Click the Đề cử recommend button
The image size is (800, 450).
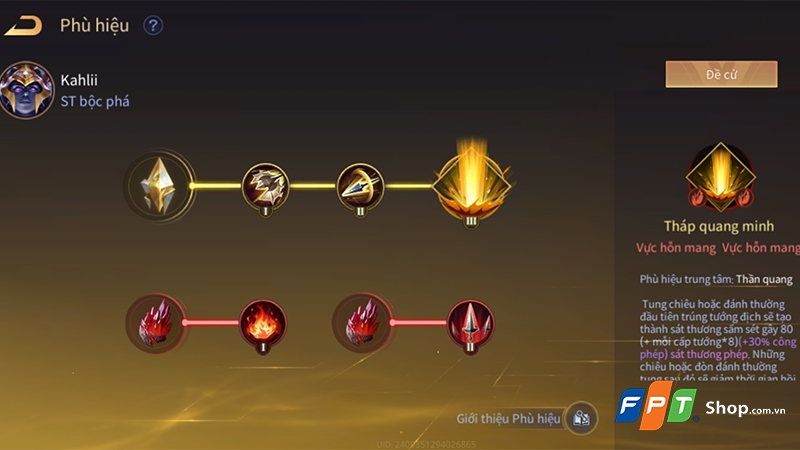coord(721,74)
